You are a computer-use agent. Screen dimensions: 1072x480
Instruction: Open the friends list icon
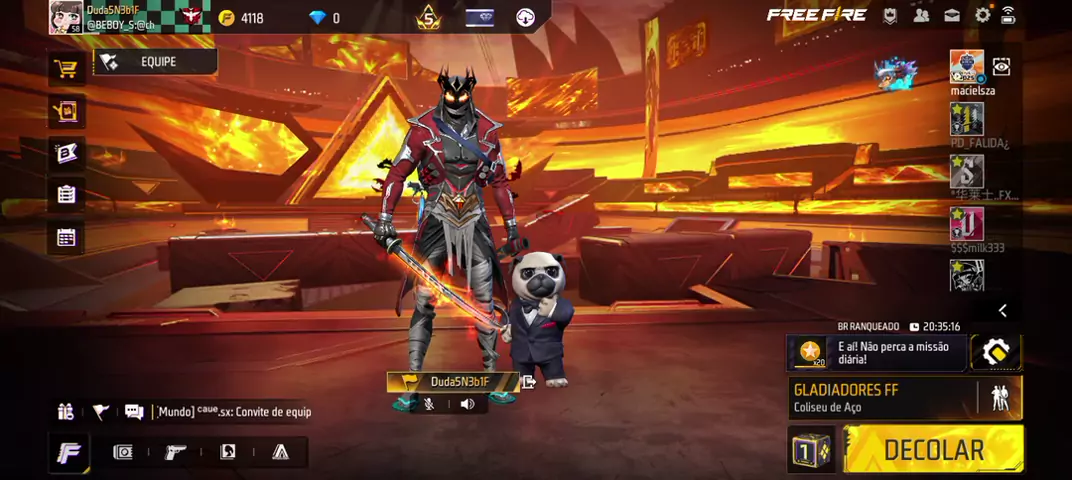[x=921, y=15]
